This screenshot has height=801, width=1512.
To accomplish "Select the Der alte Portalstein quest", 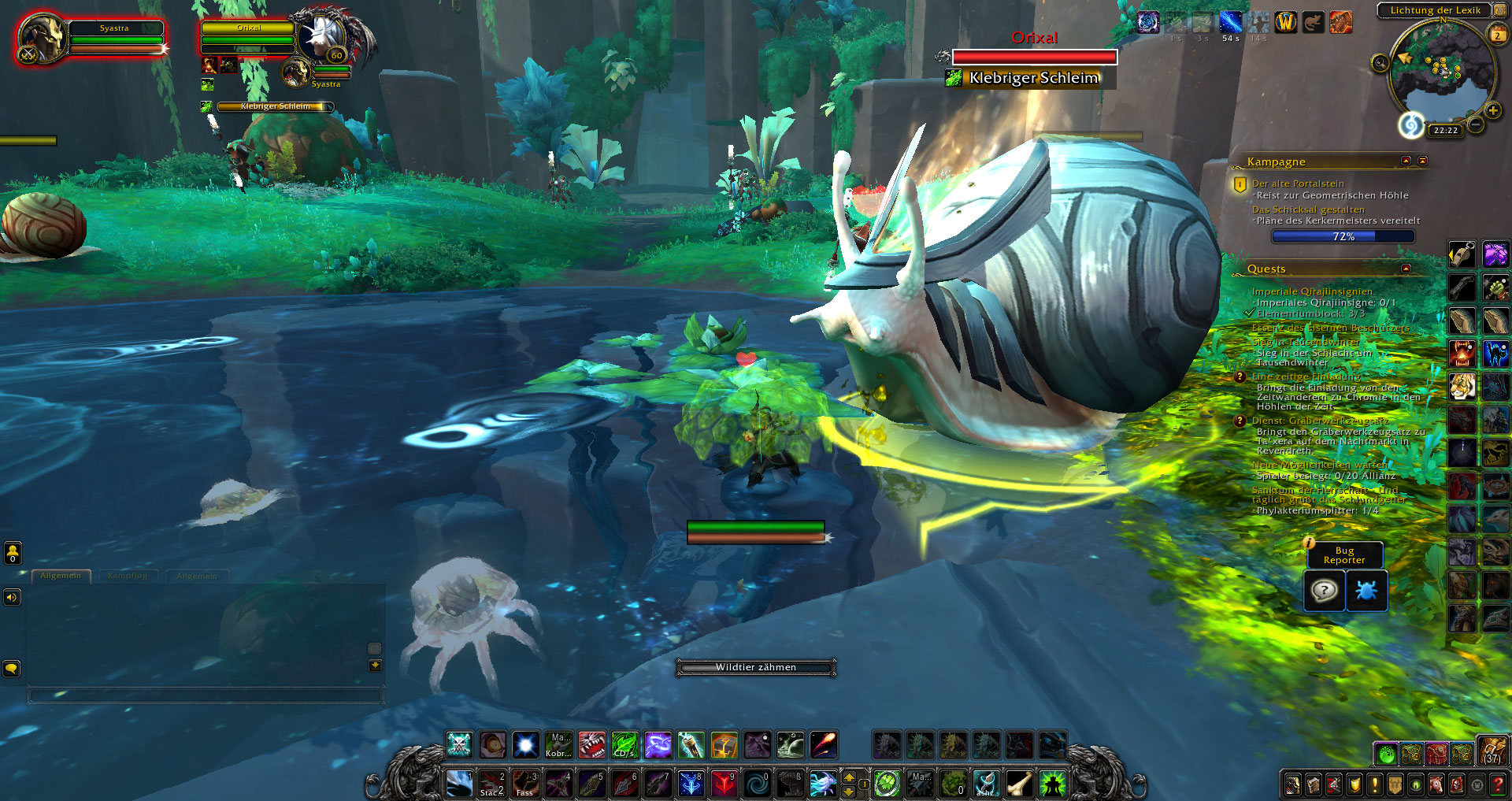I will [x=1298, y=184].
